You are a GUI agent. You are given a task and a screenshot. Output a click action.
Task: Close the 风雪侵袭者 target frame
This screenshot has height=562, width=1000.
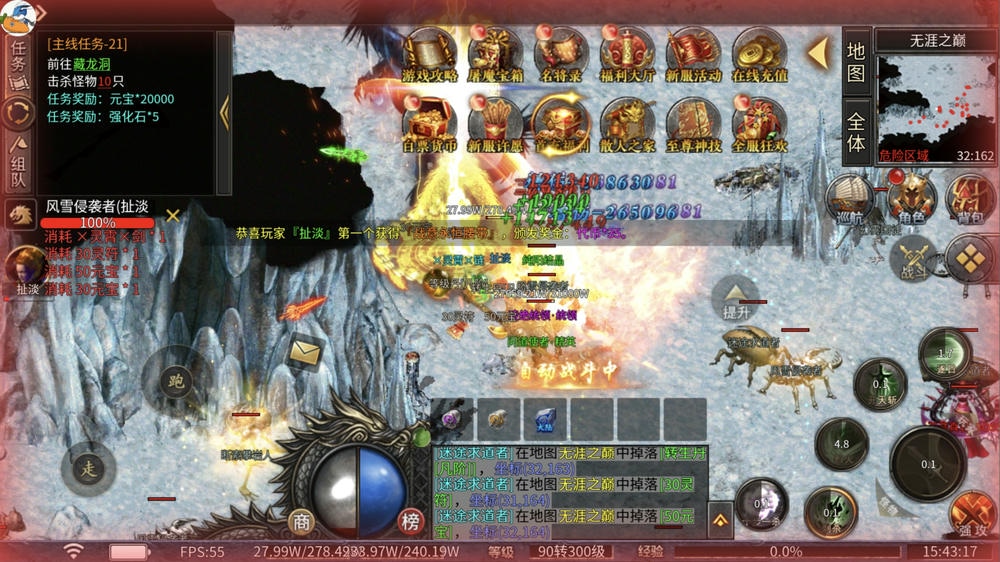[173, 215]
